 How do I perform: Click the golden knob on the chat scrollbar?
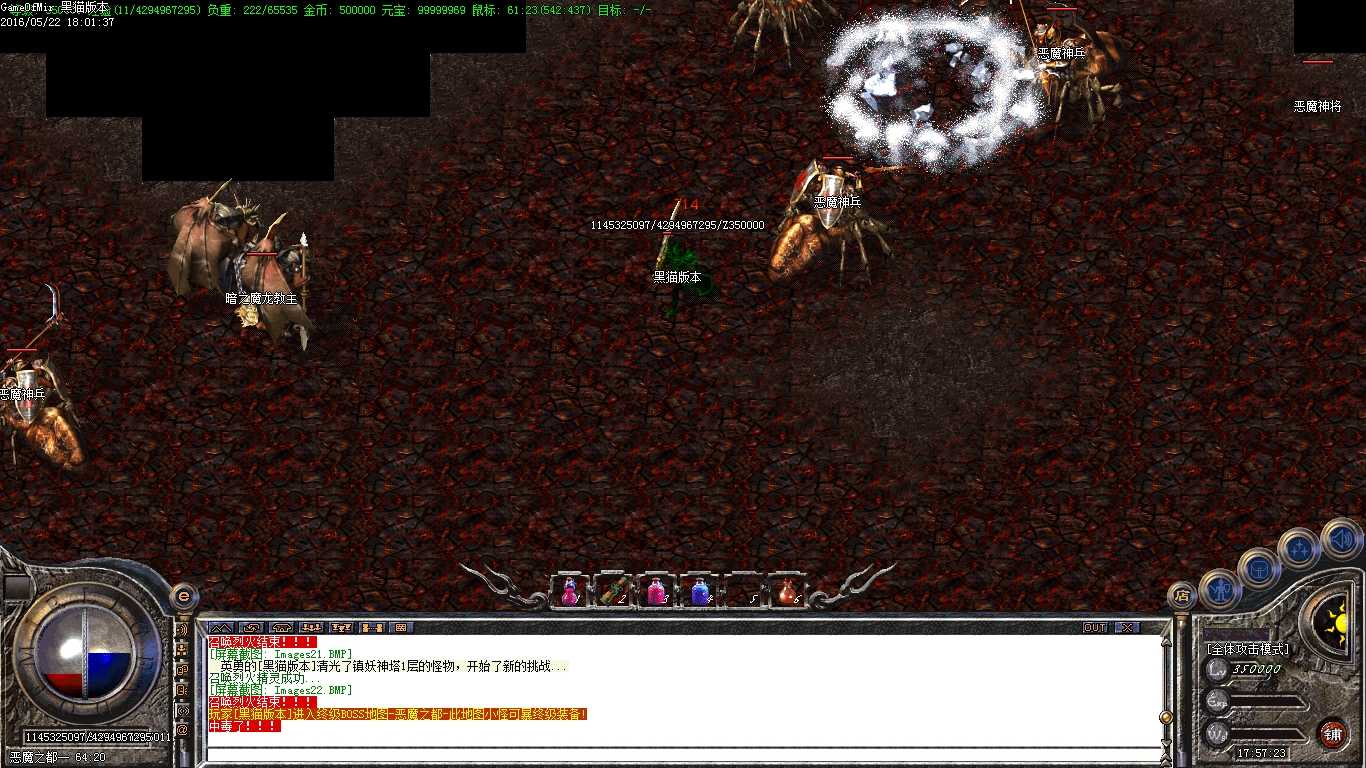[x=1166, y=717]
